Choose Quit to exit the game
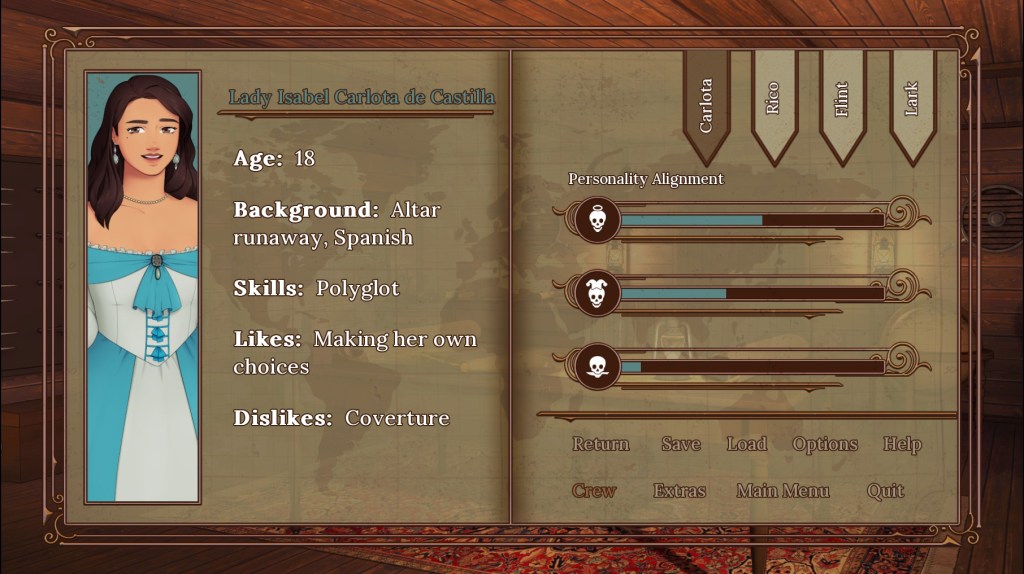 click(x=886, y=491)
